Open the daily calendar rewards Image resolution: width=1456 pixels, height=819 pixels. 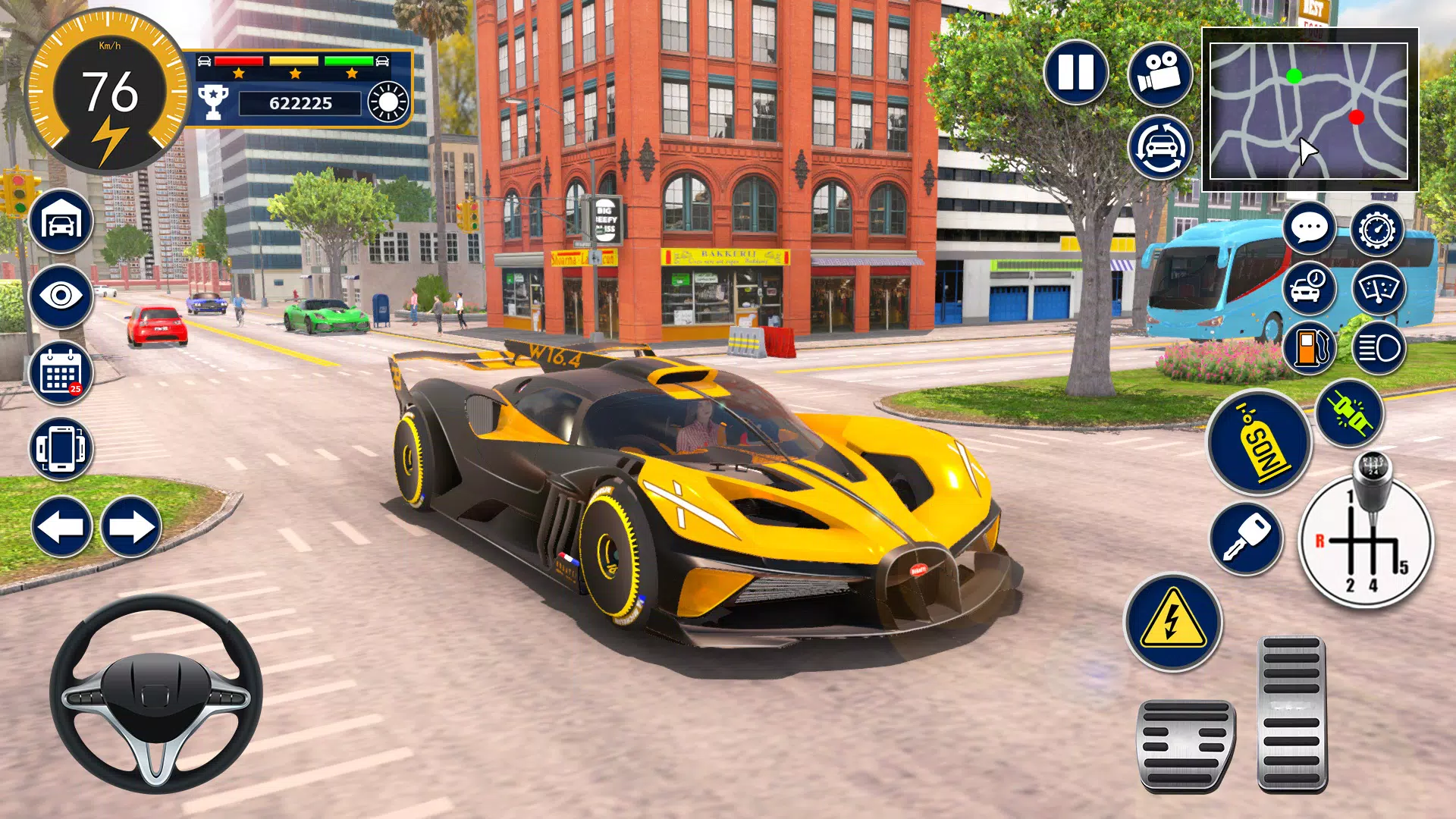61,372
